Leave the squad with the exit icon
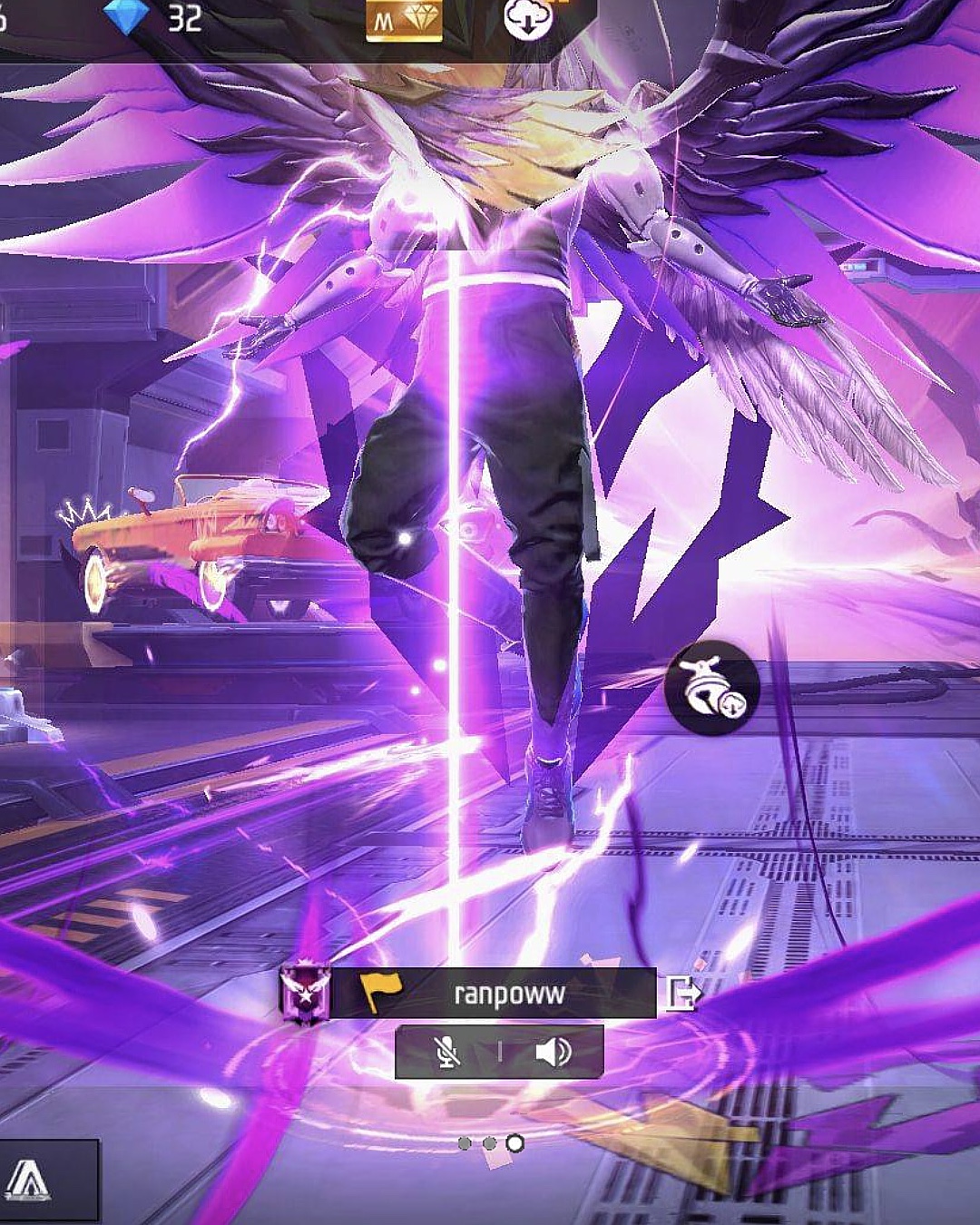Screen dimensions: 980x1225 pyautogui.click(x=681, y=994)
